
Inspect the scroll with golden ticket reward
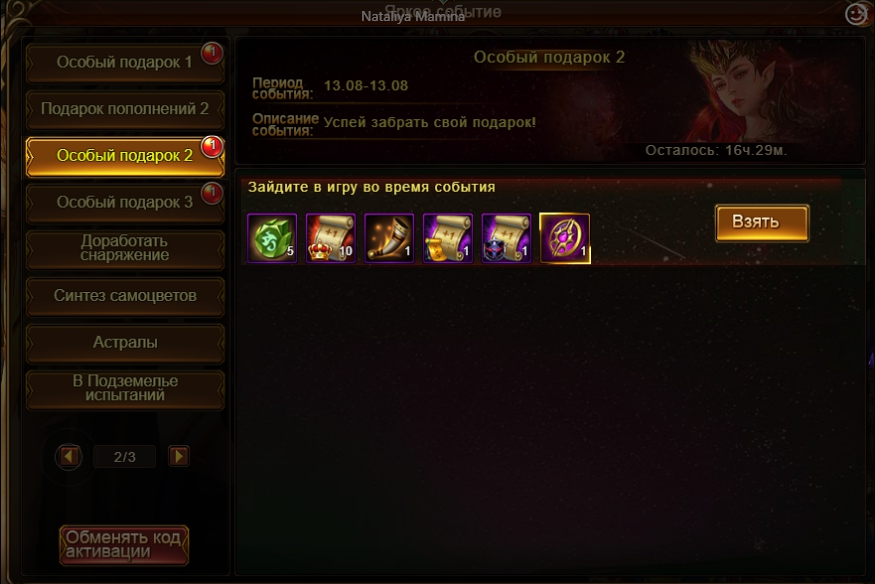(x=447, y=238)
